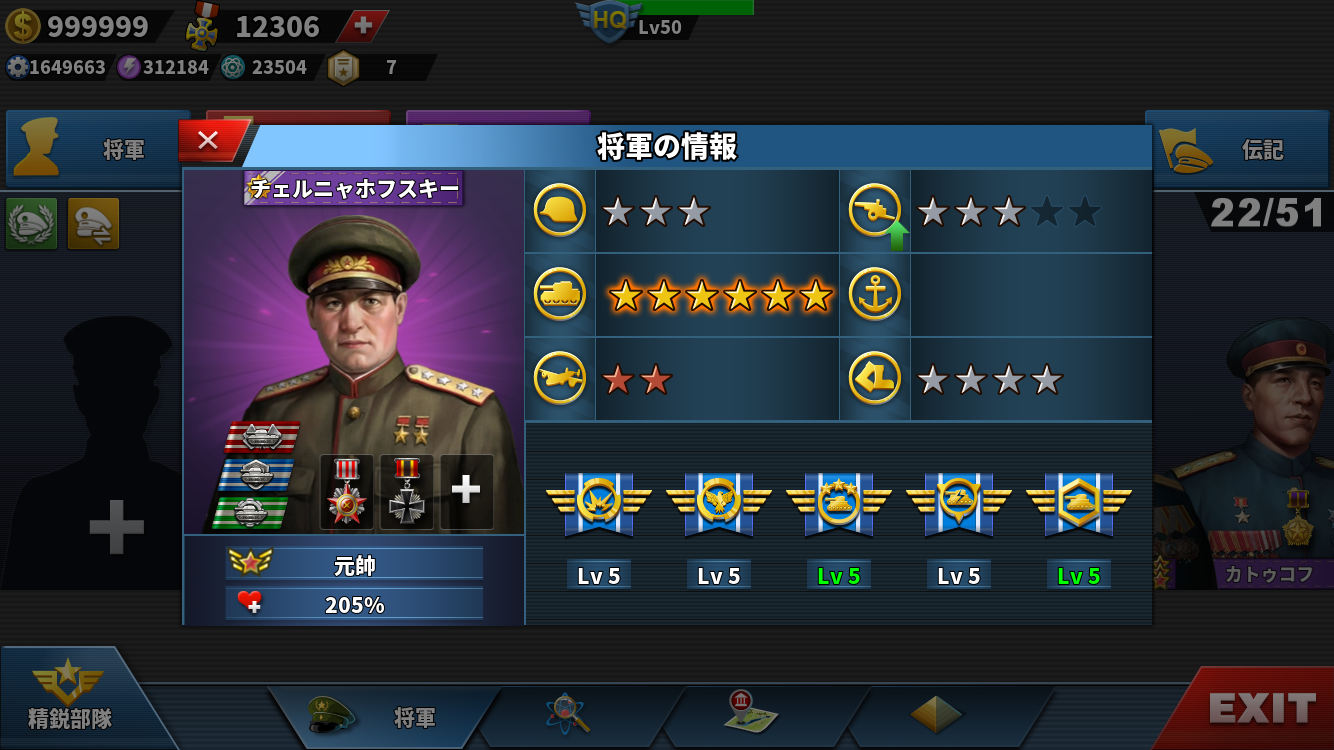The height and width of the screenshot is (750, 1334).
Task: Select the 将軍 bottom navigation tab
Action: click(x=385, y=716)
